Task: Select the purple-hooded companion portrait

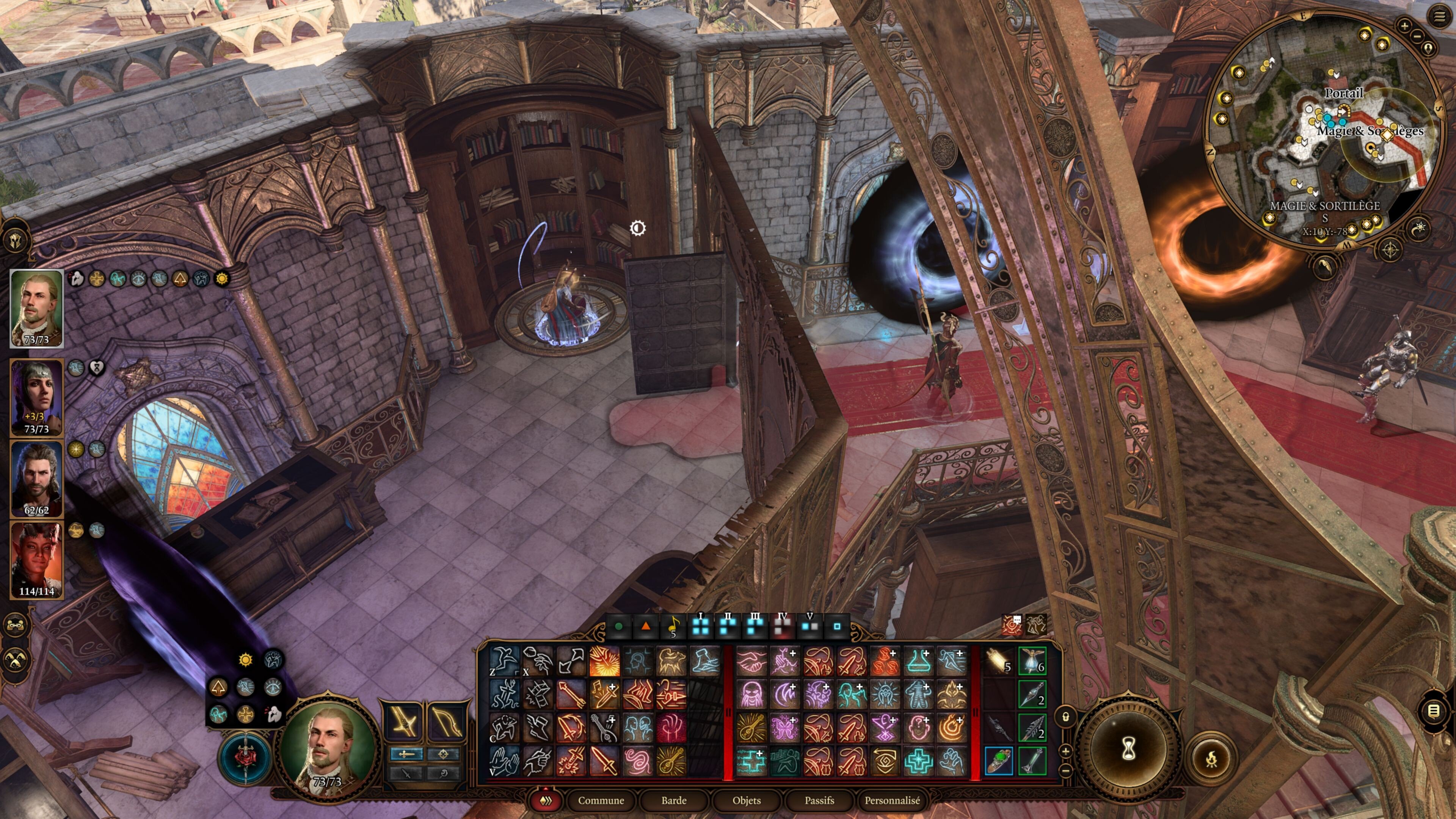Action: coord(36,397)
